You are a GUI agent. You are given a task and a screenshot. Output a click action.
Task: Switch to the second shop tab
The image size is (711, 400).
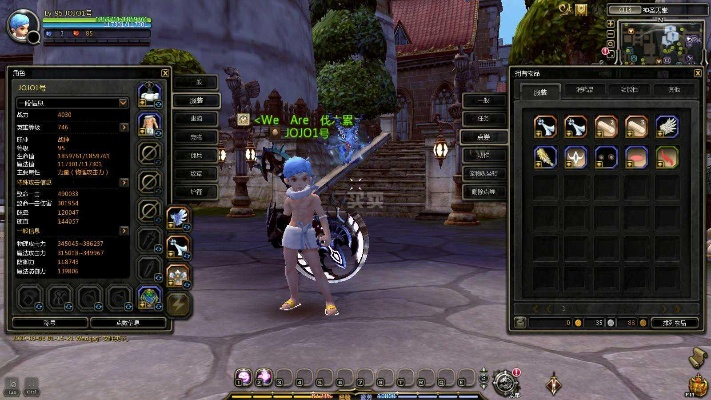[x=584, y=90]
